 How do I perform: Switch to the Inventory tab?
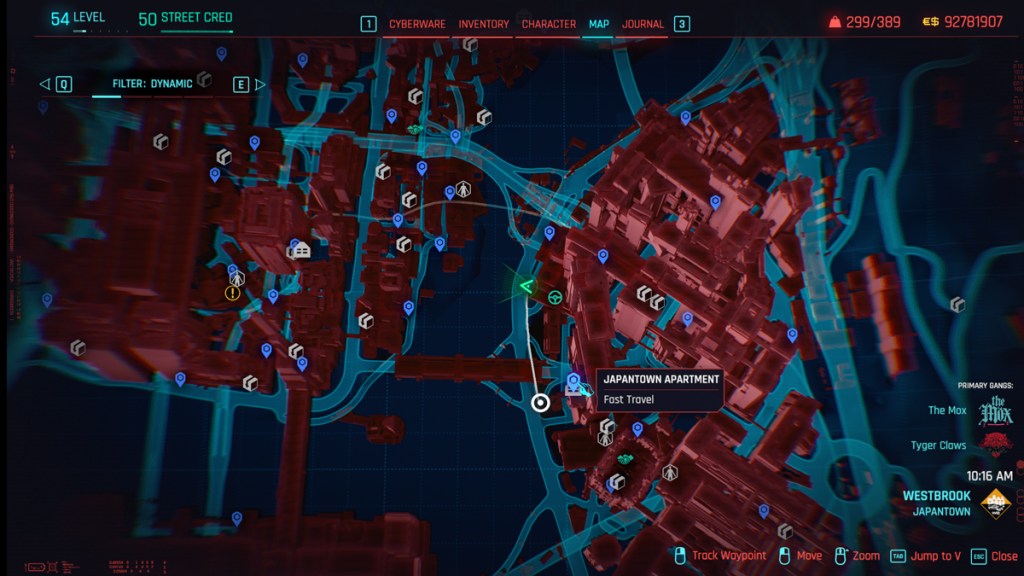(x=484, y=24)
